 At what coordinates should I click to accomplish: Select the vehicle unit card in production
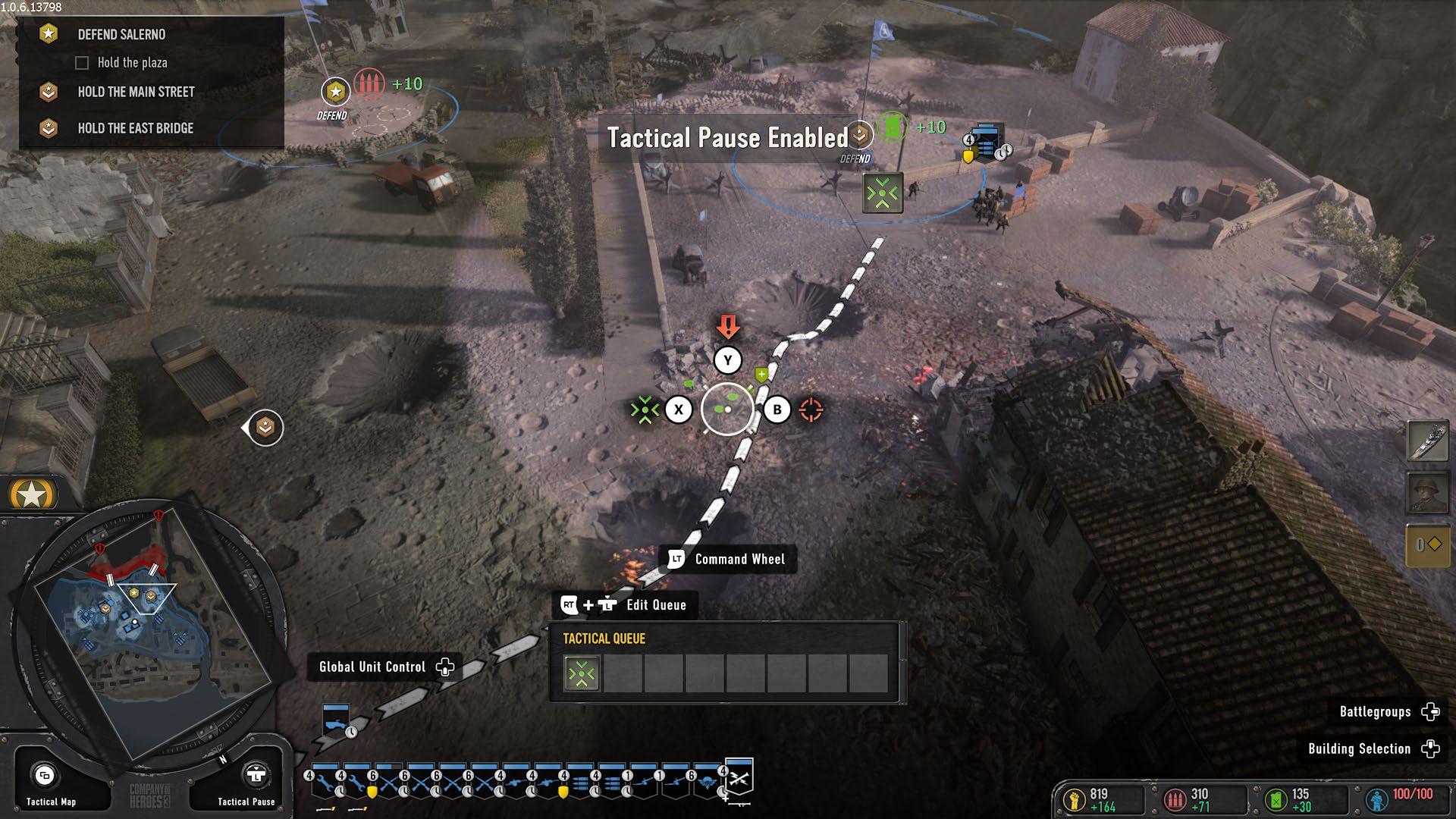(335, 721)
